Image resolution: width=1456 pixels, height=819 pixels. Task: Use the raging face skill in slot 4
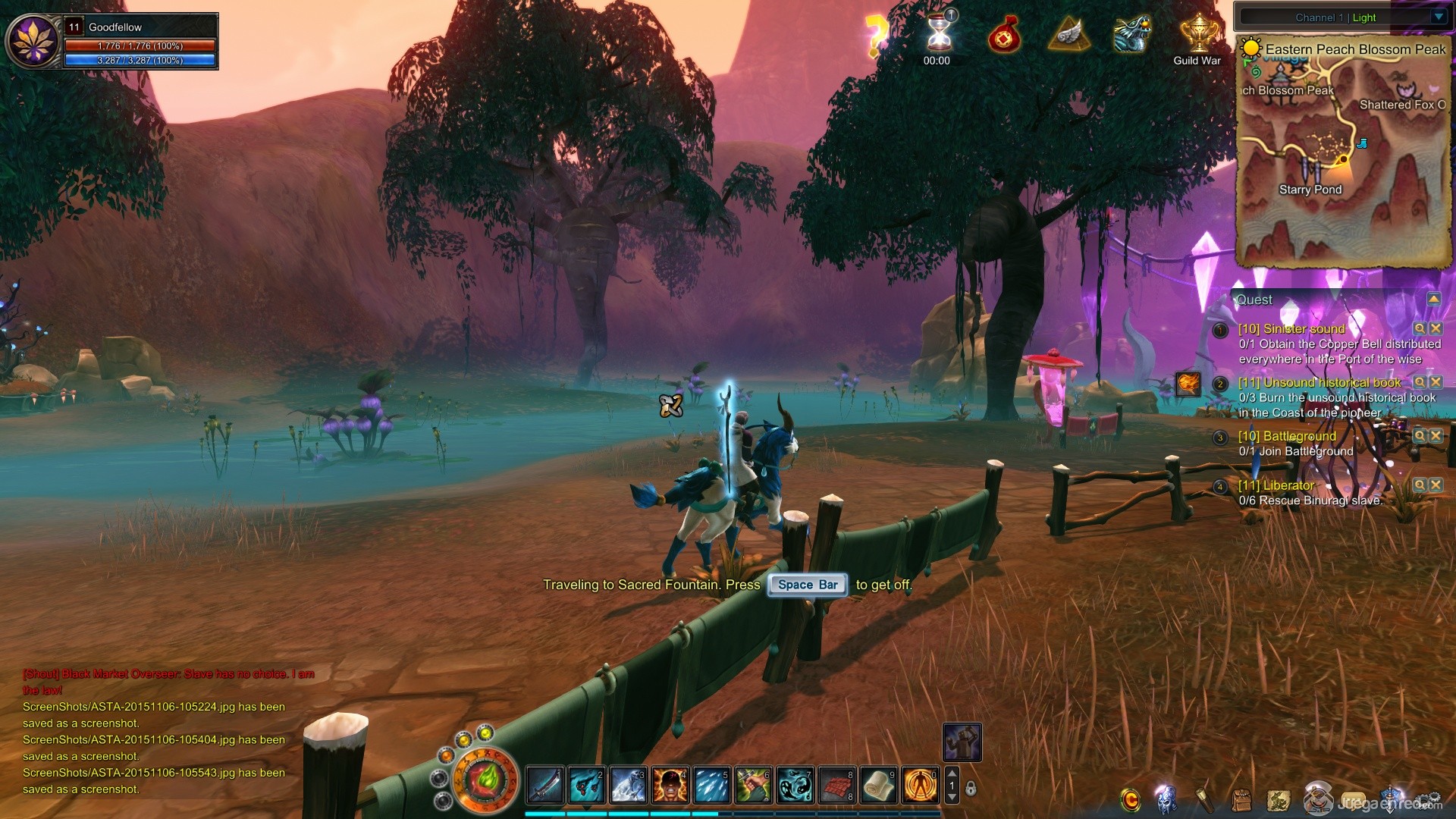click(670, 785)
